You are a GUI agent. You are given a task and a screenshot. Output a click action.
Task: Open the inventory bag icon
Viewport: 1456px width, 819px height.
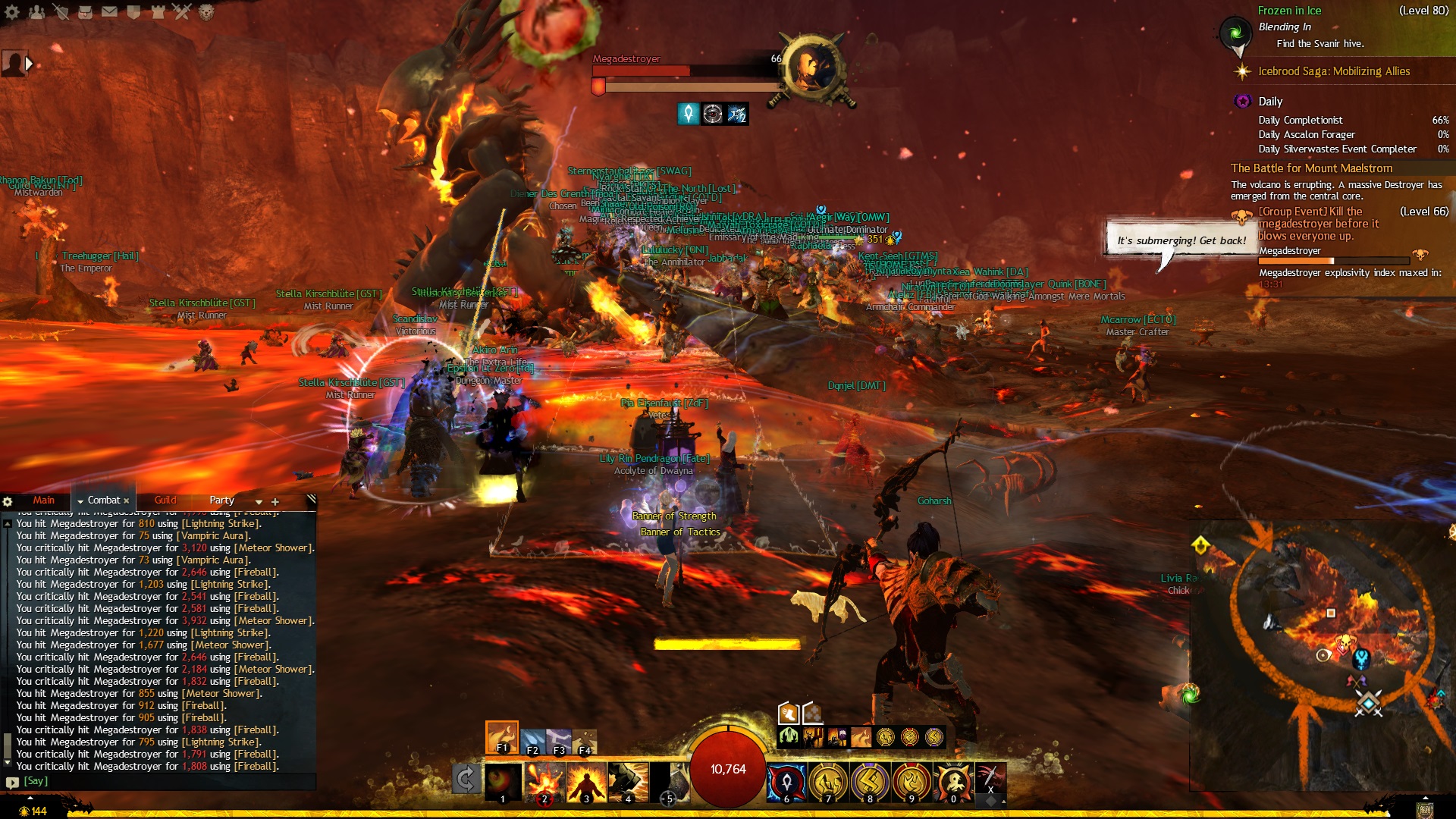coord(85,11)
